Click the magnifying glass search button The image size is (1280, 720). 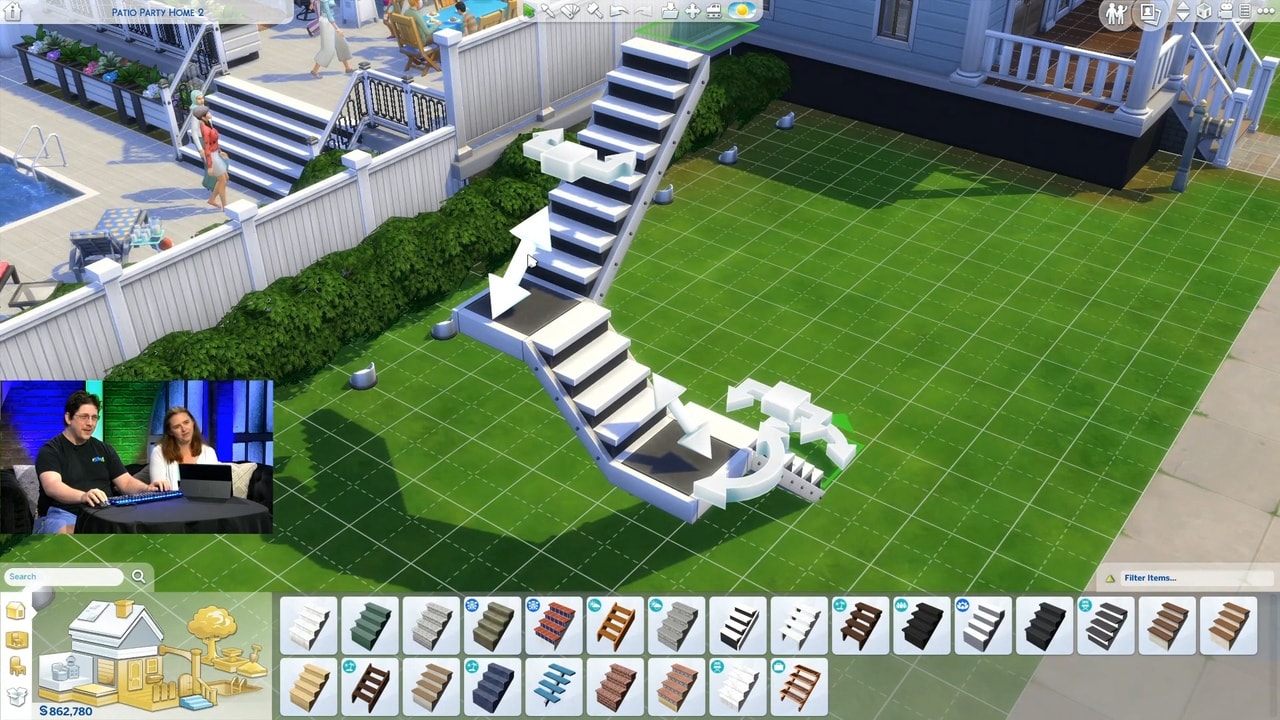[139, 577]
